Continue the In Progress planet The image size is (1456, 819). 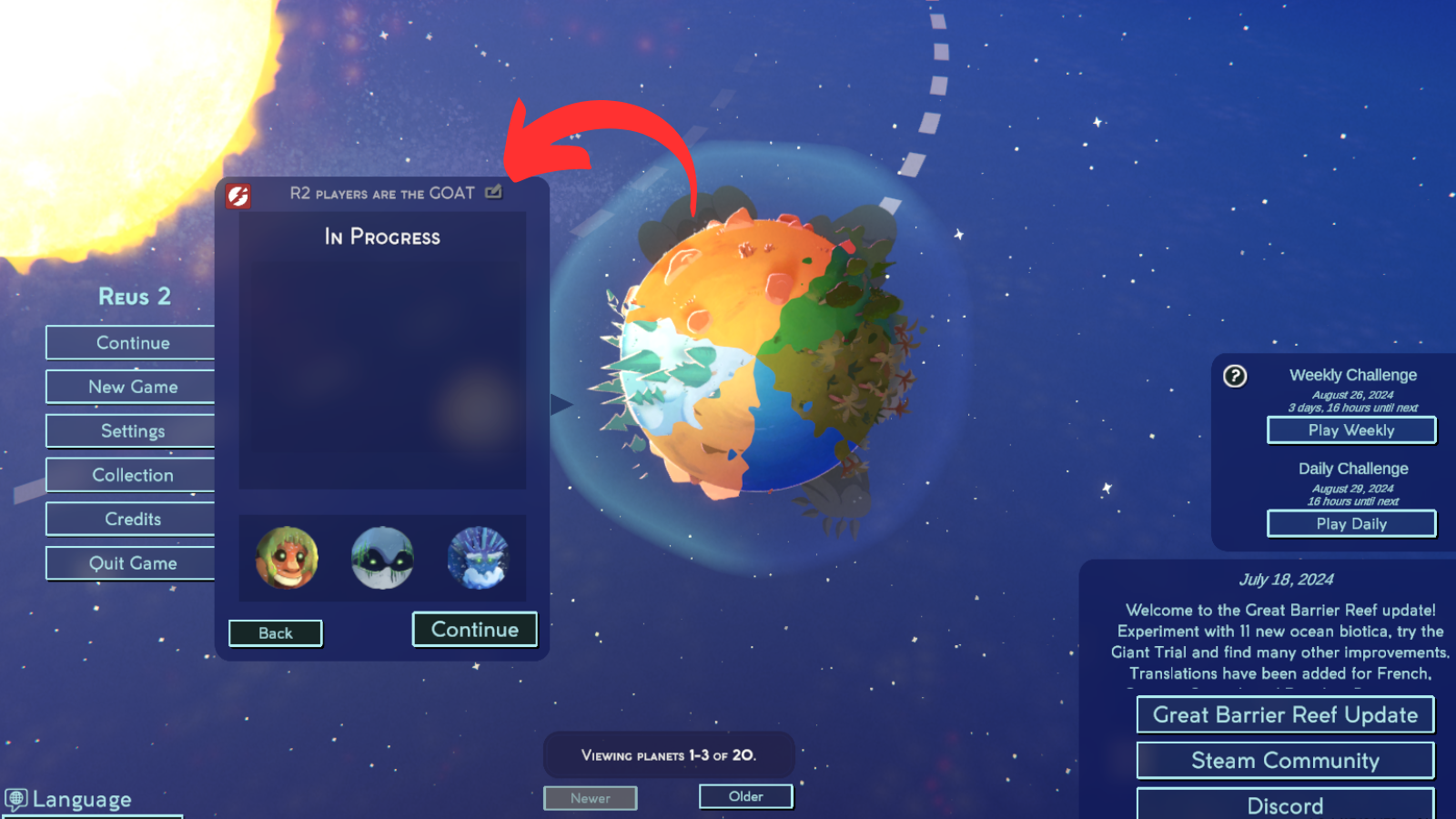(474, 629)
